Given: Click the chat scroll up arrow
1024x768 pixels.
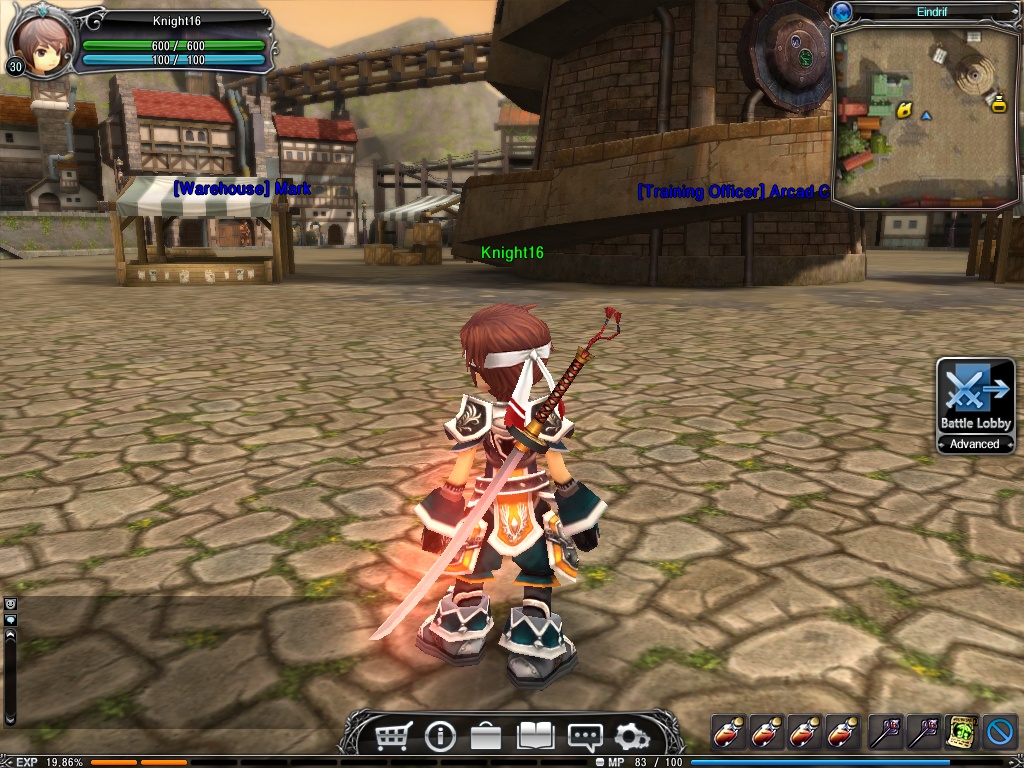Looking at the screenshot, I should pyautogui.click(x=10, y=634).
